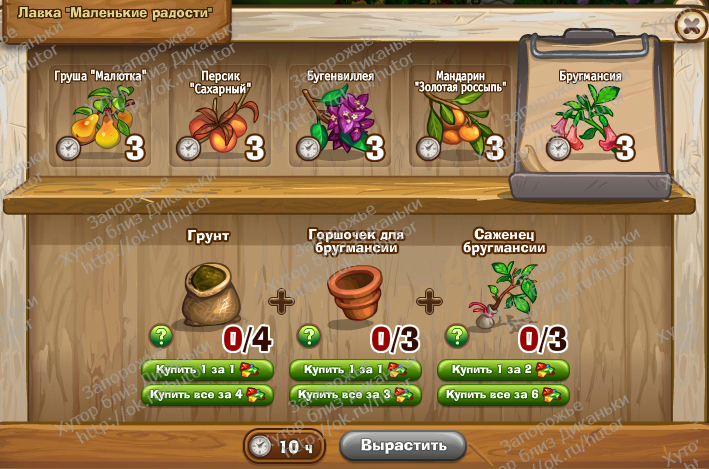709x469 pixels.
Task: Open help for the brugmansia pot
Action: [x=308, y=336]
